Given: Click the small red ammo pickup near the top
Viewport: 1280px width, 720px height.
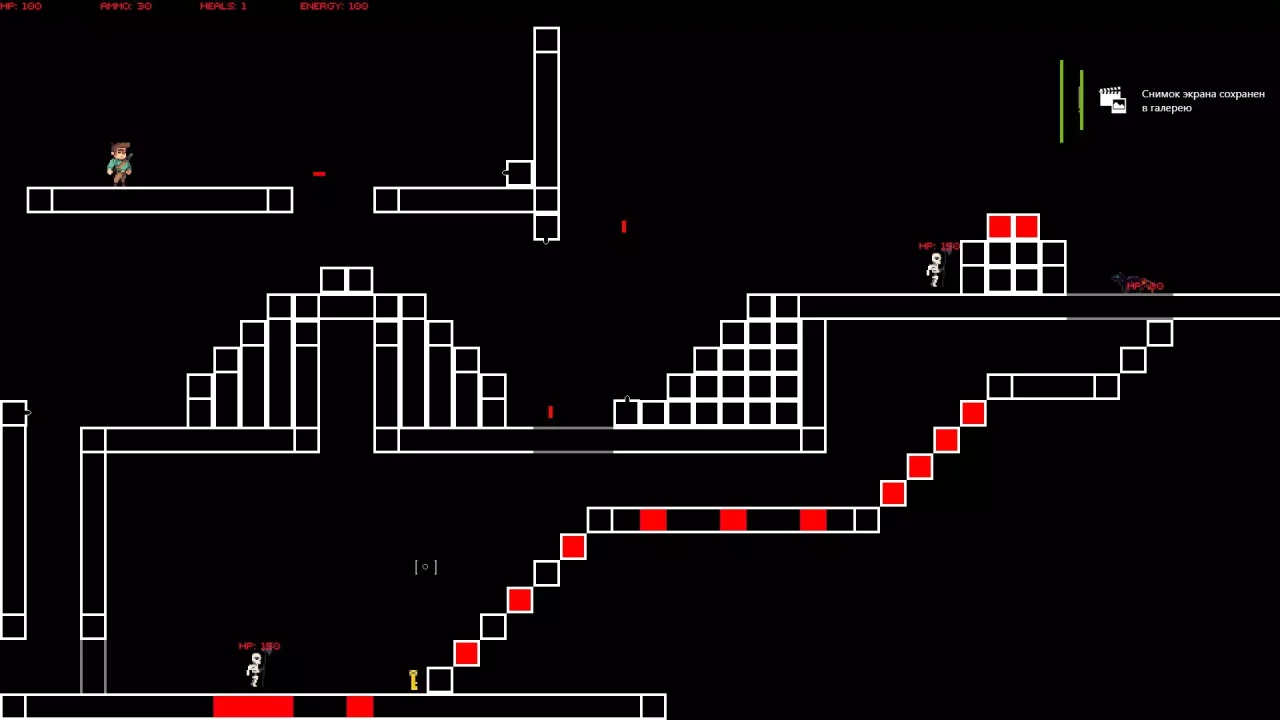Looking at the screenshot, I should click(x=319, y=173).
